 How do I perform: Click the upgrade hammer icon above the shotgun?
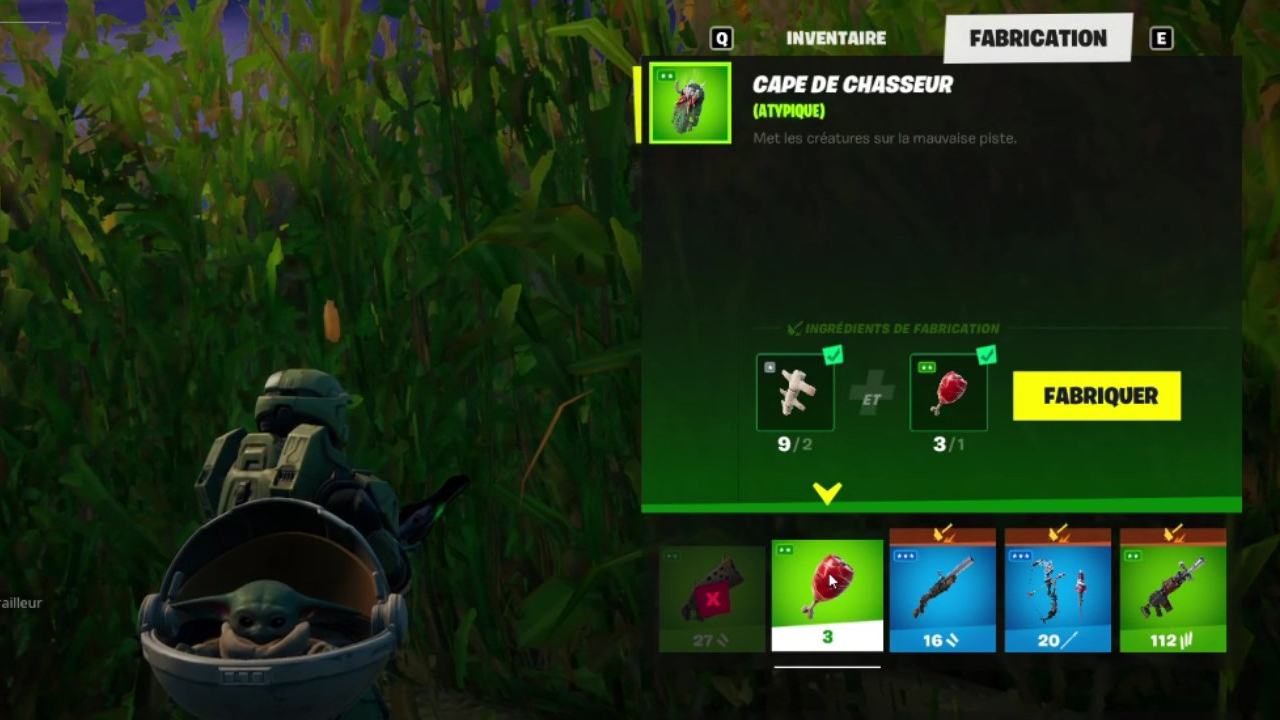(x=942, y=535)
